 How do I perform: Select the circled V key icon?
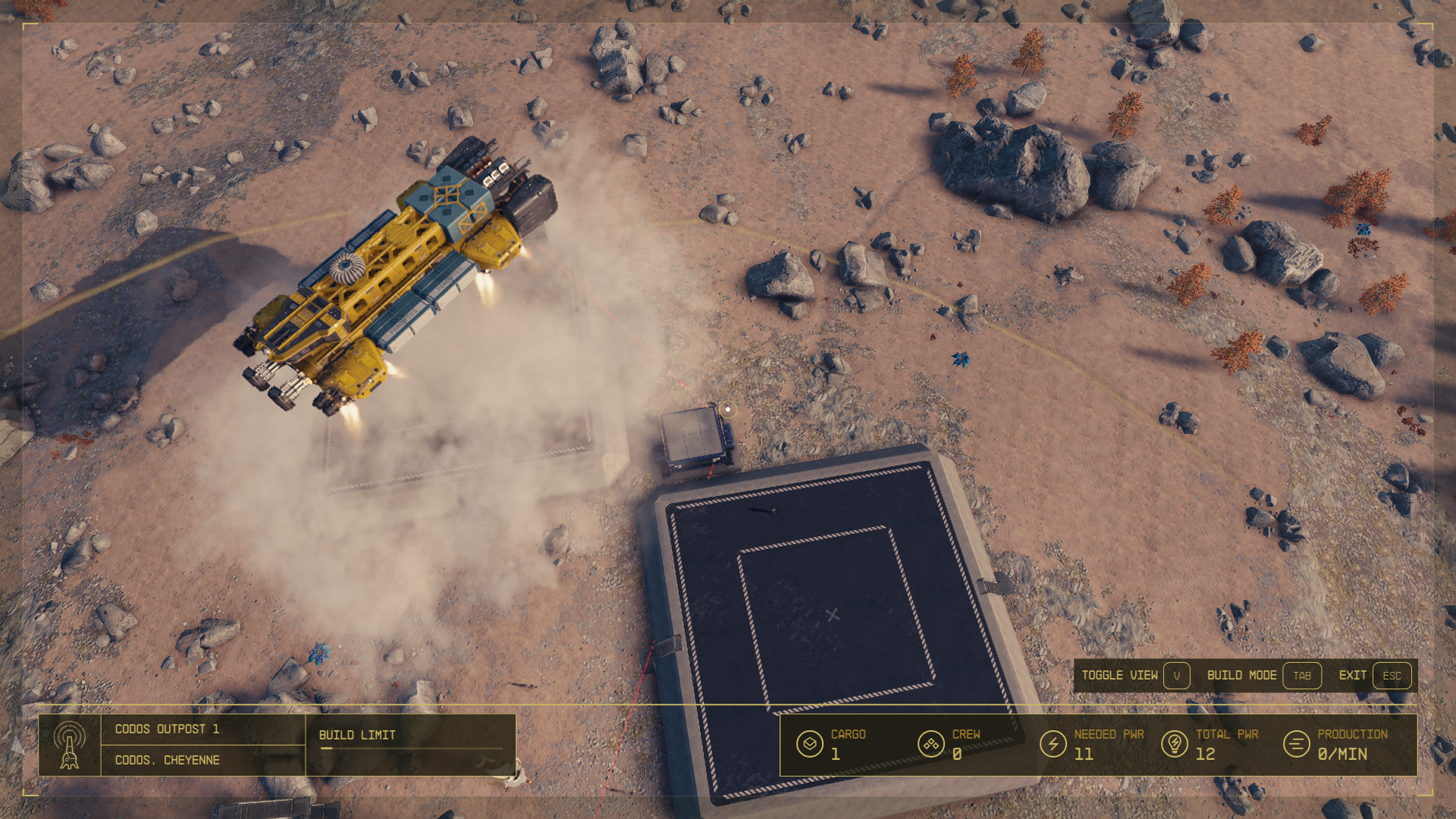1176,676
